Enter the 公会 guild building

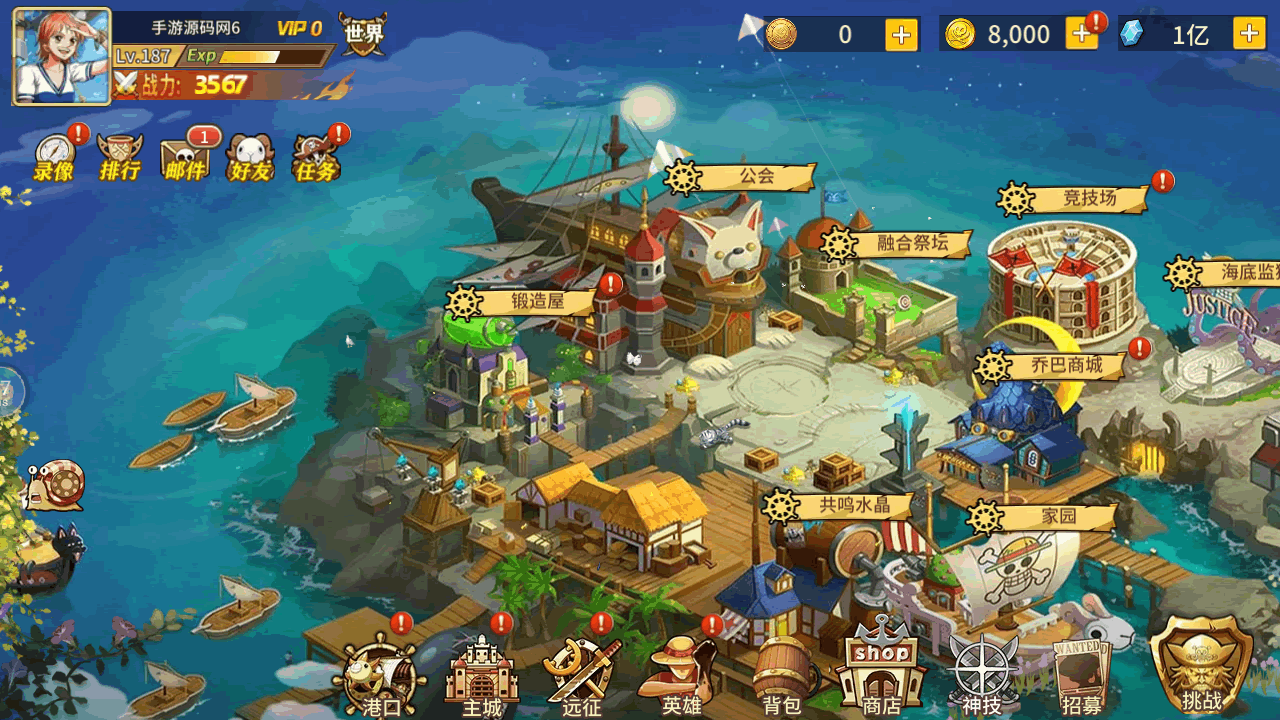(742, 177)
